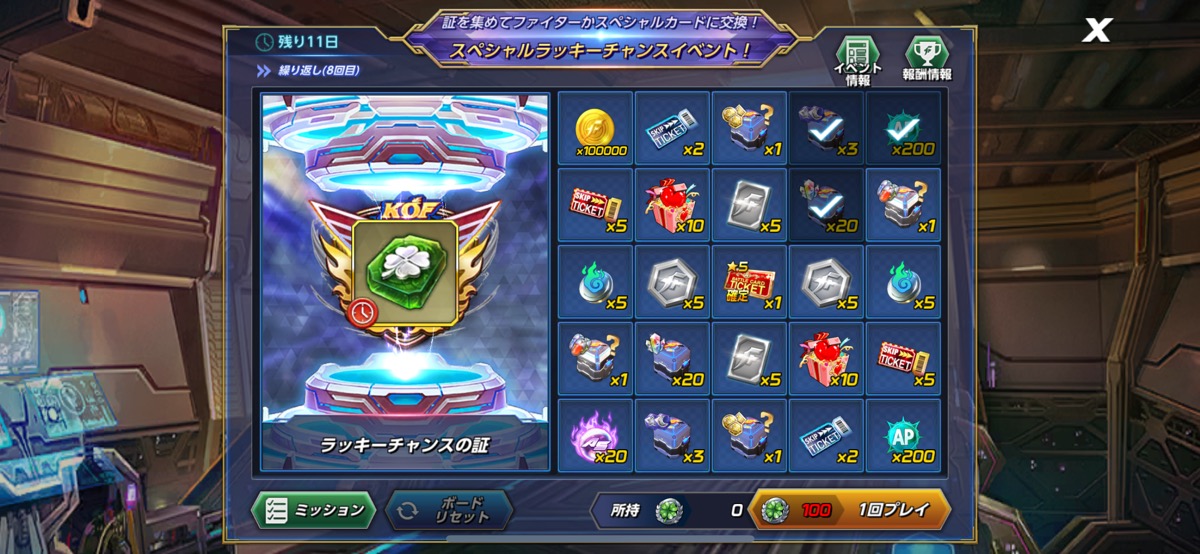Image resolution: width=1200 pixels, height=554 pixels.
Task: Close the event window with the X
Action: click(1097, 31)
